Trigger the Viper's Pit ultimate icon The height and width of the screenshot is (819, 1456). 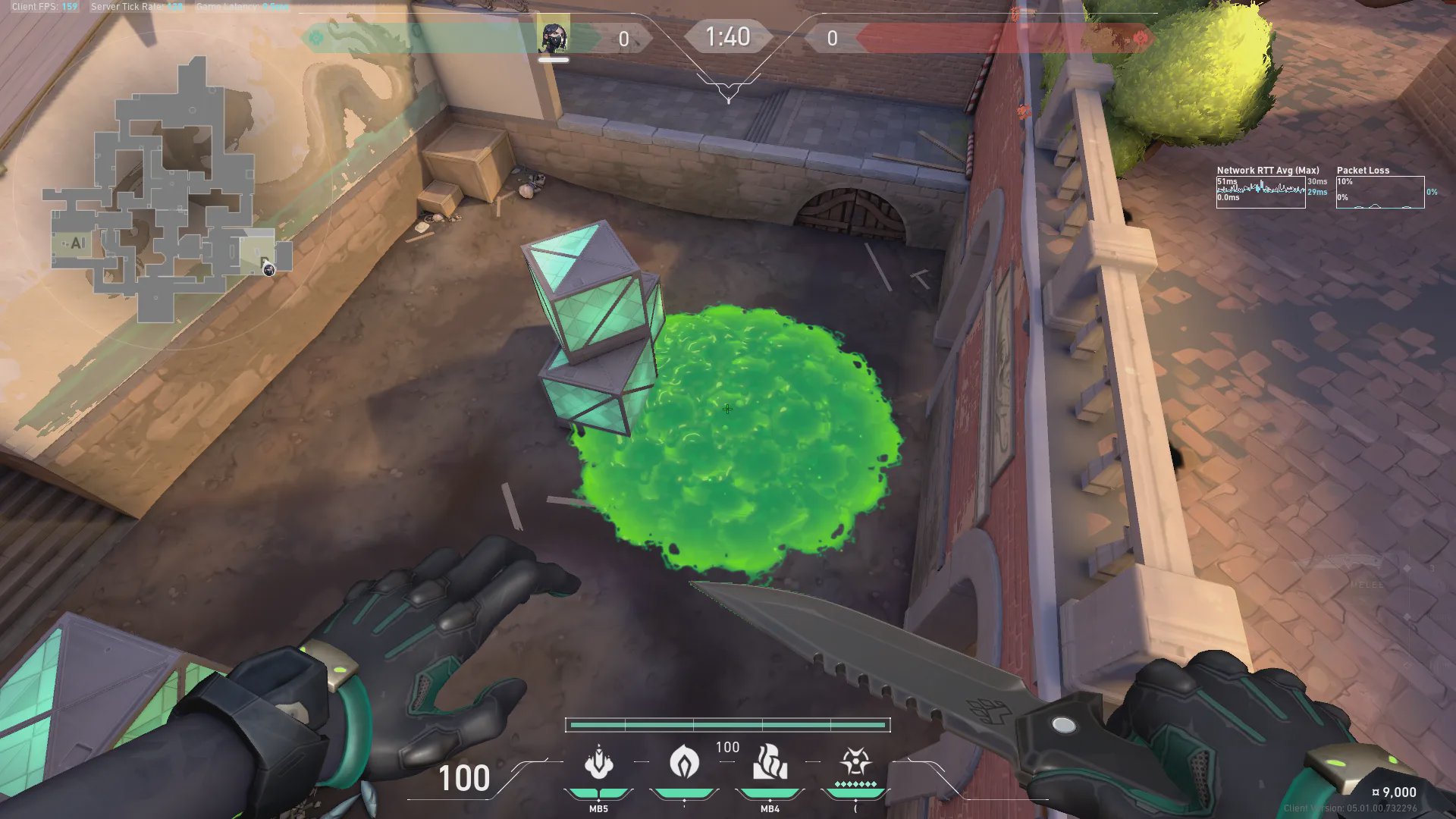pos(855,761)
